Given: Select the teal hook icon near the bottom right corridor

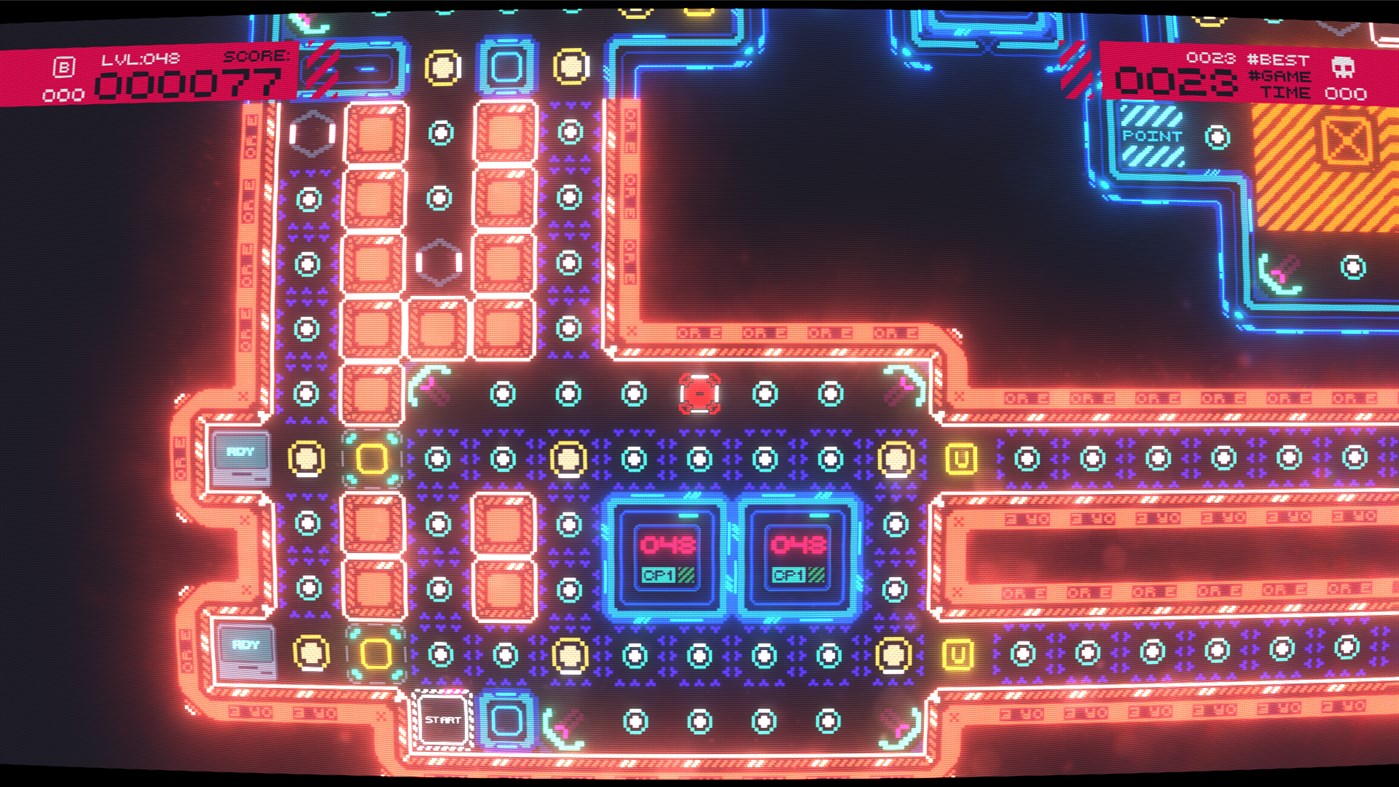Looking at the screenshot, I should [x=899, y=727].
